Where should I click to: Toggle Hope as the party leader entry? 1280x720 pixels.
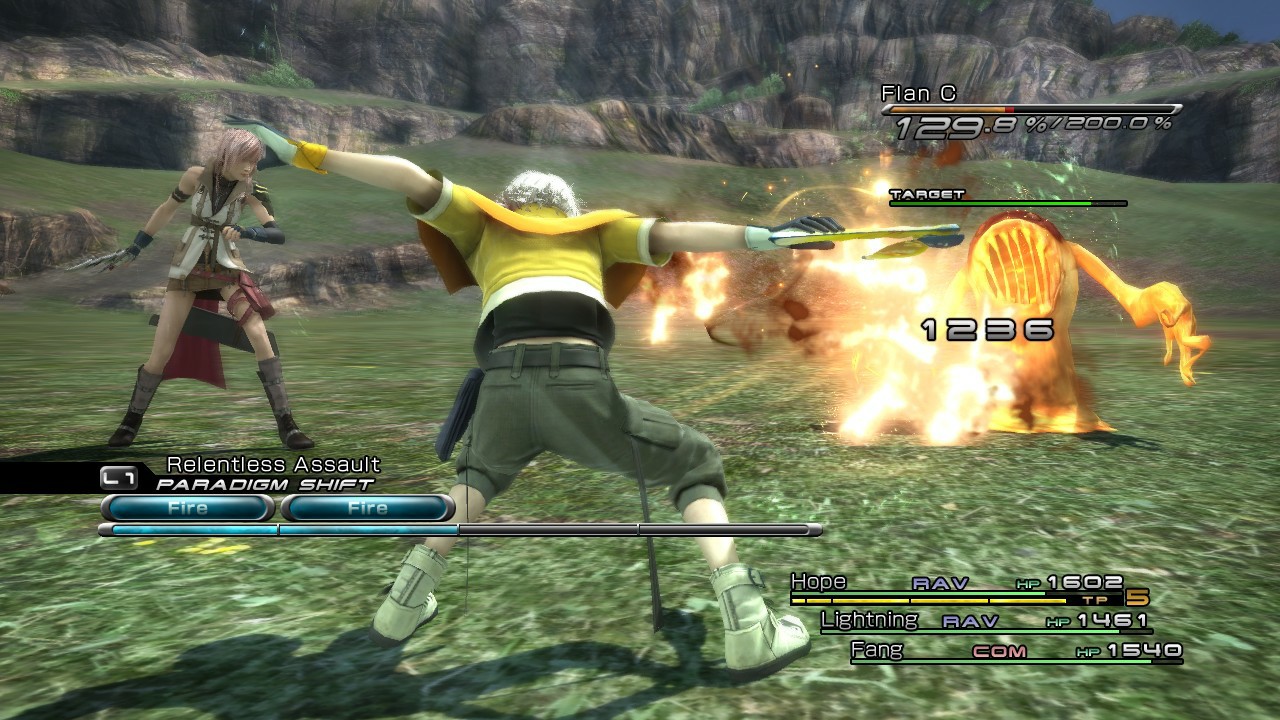818,581
